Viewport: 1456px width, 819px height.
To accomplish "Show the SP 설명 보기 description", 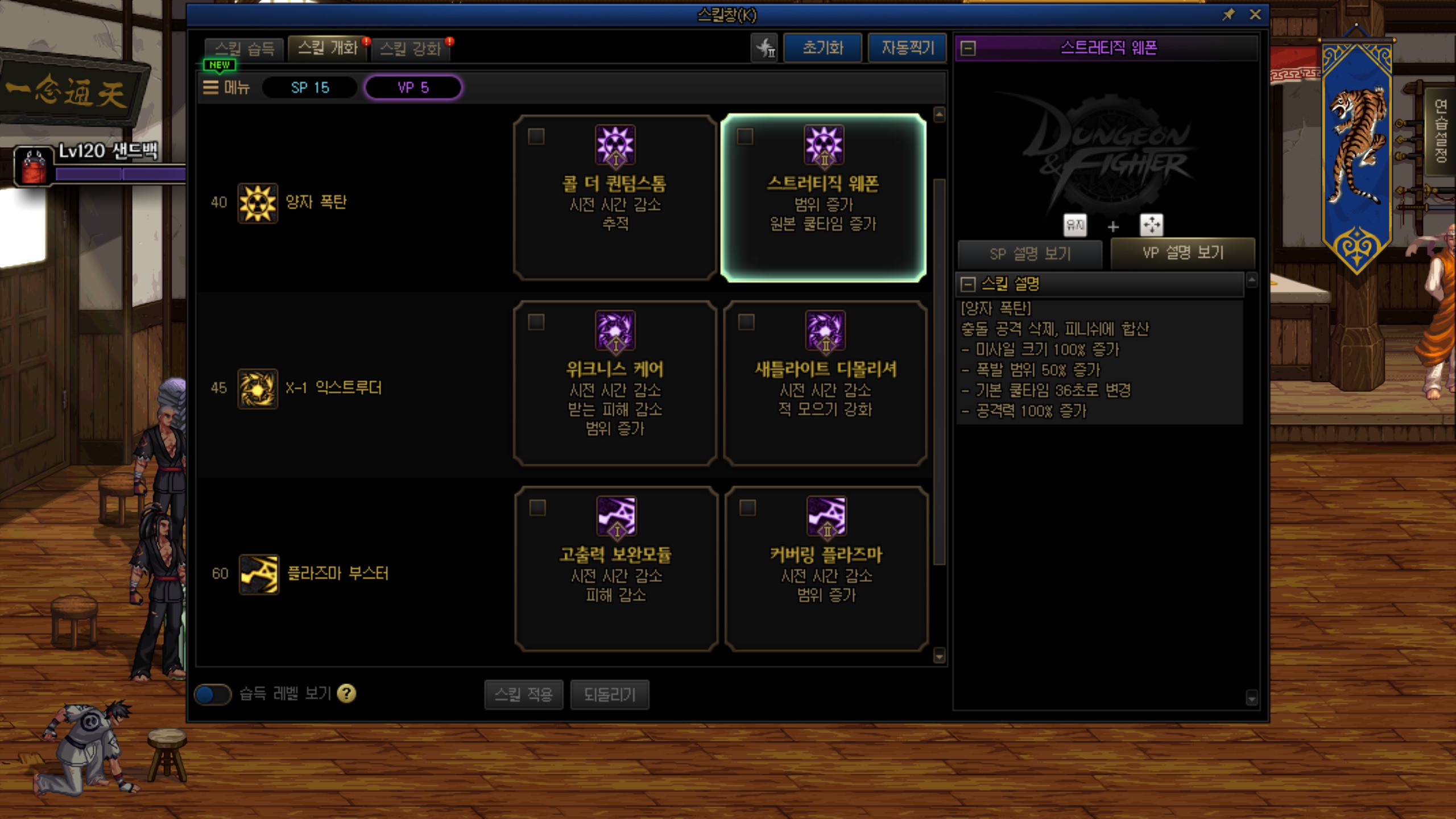I will pos(1030,254).
